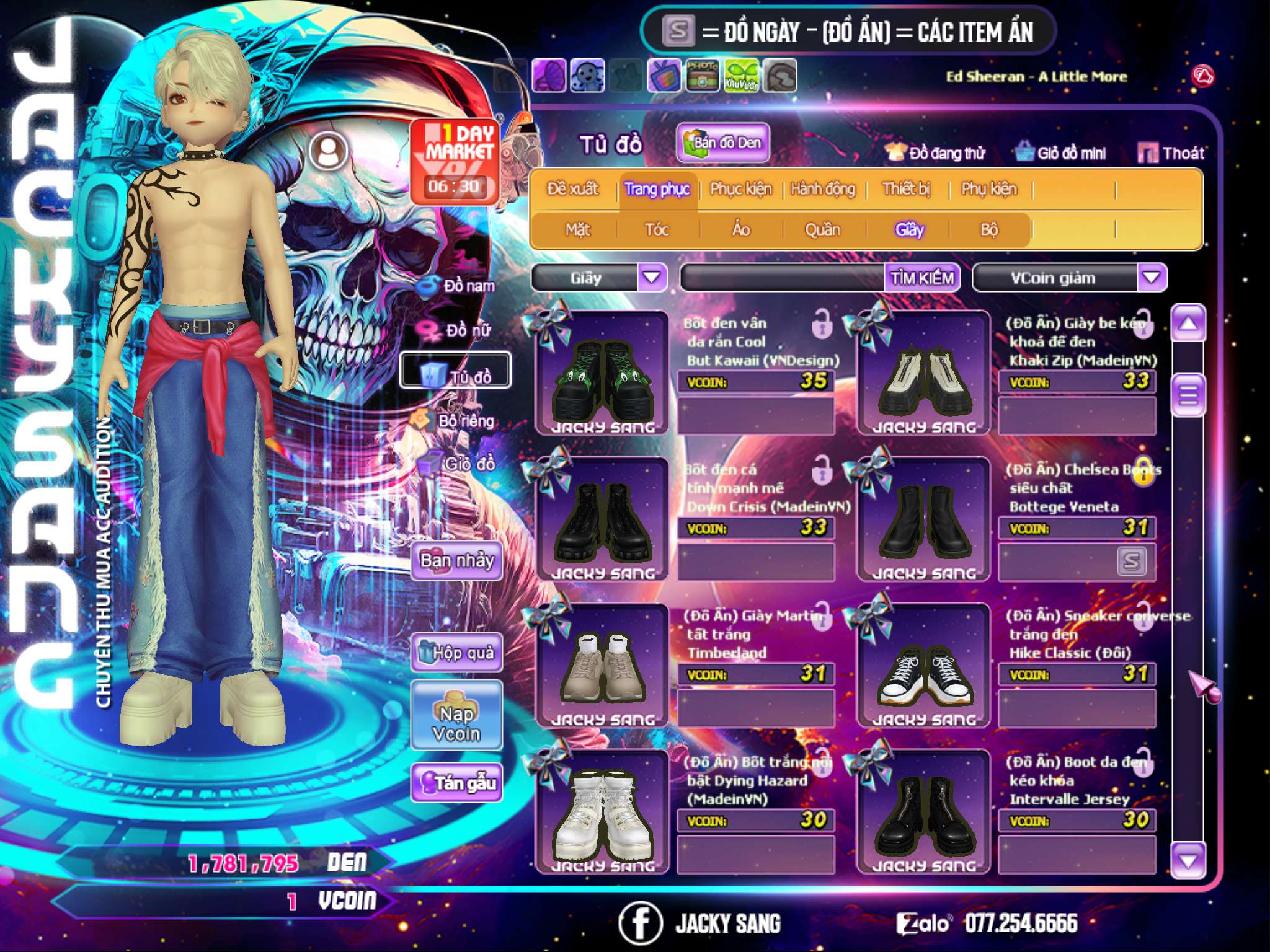Screen dimensions: 1270x952
Task: Open the VCoin giảm sort dropdown
Action: click(x=1152, y=278)
